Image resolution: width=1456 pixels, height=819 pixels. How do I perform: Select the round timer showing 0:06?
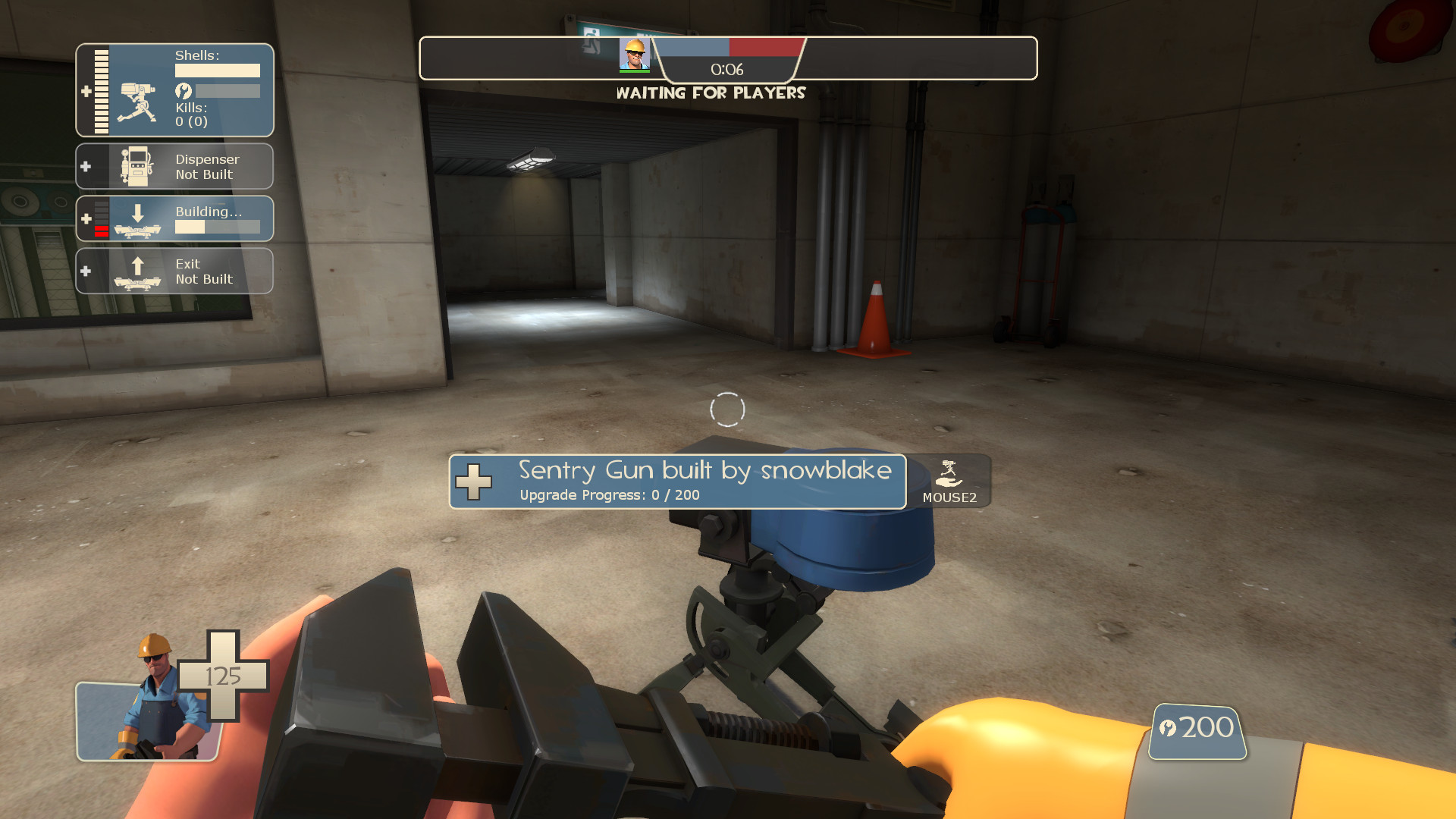(726, 68)
